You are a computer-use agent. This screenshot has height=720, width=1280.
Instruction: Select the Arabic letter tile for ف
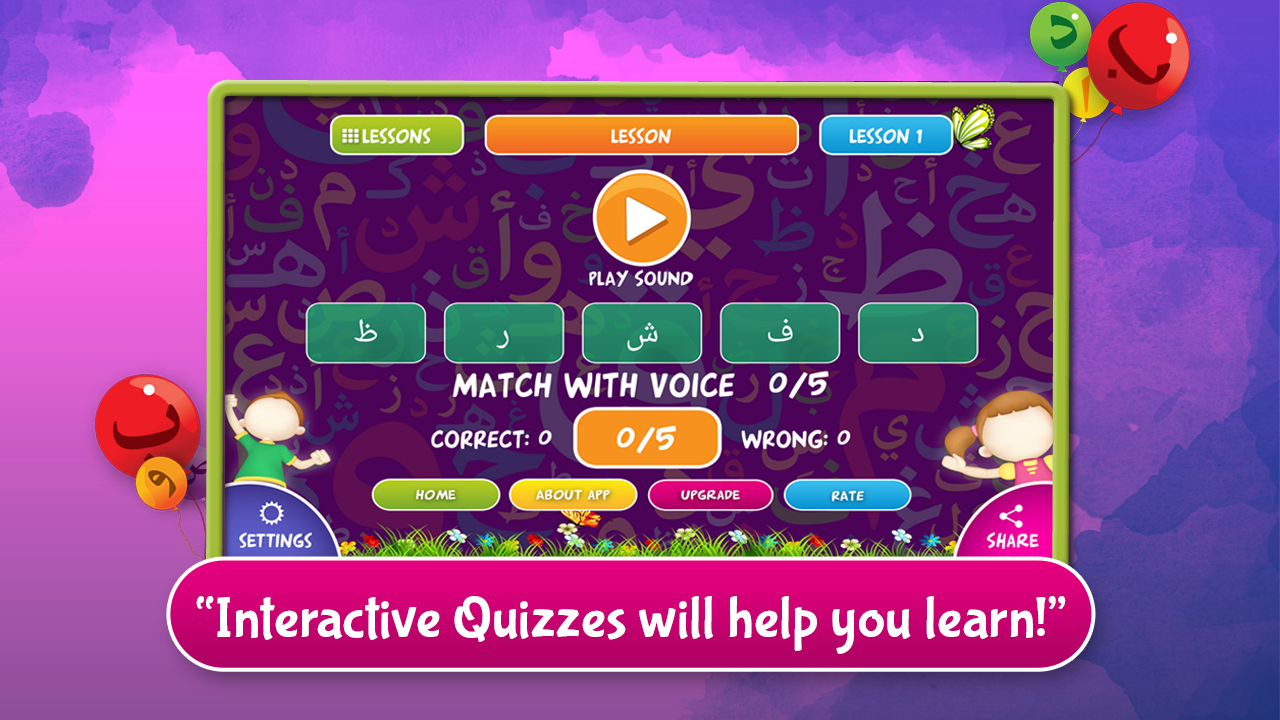(780, 332)
